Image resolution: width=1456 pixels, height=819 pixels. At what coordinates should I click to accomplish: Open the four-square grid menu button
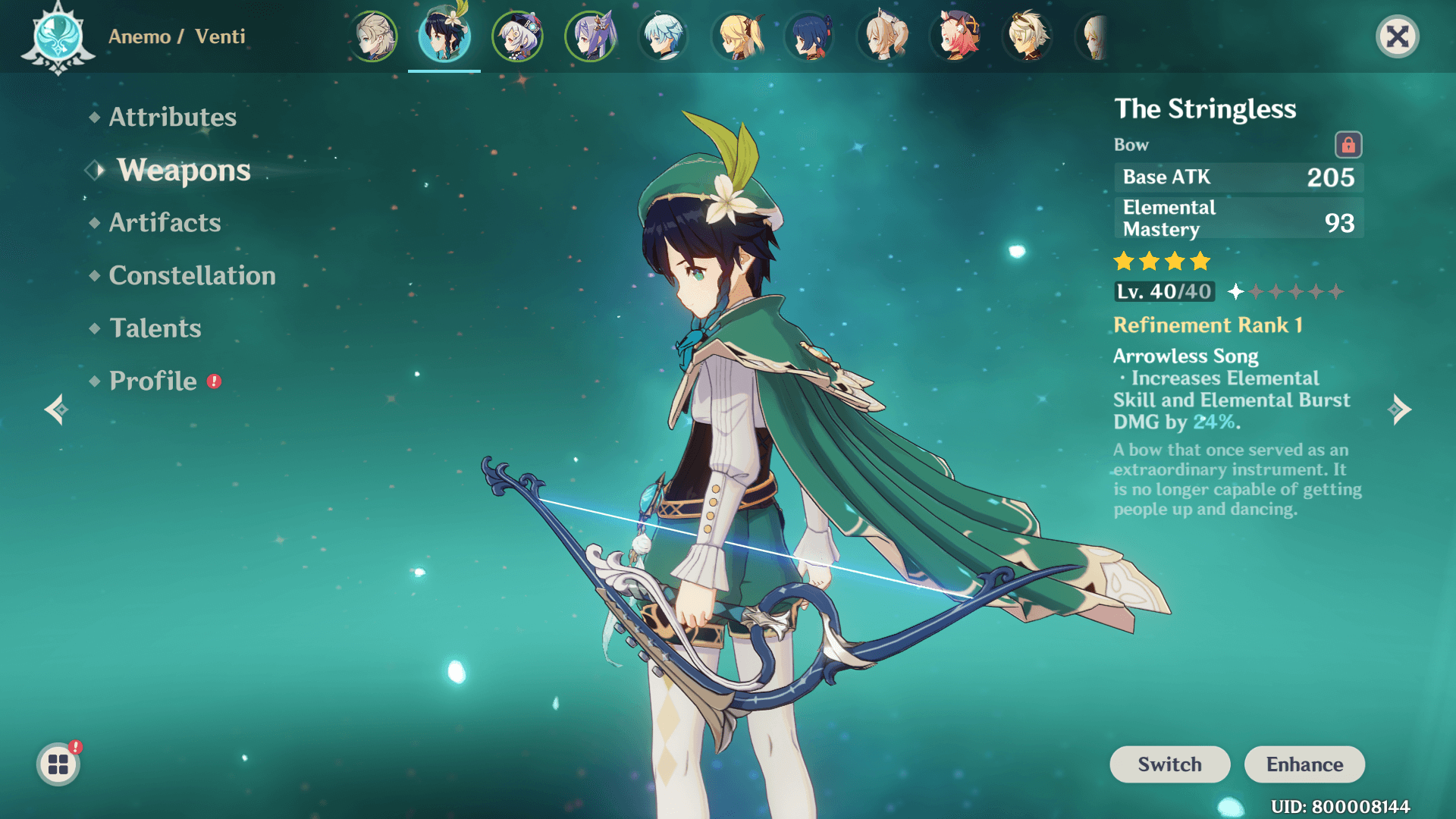pos(58,764)
